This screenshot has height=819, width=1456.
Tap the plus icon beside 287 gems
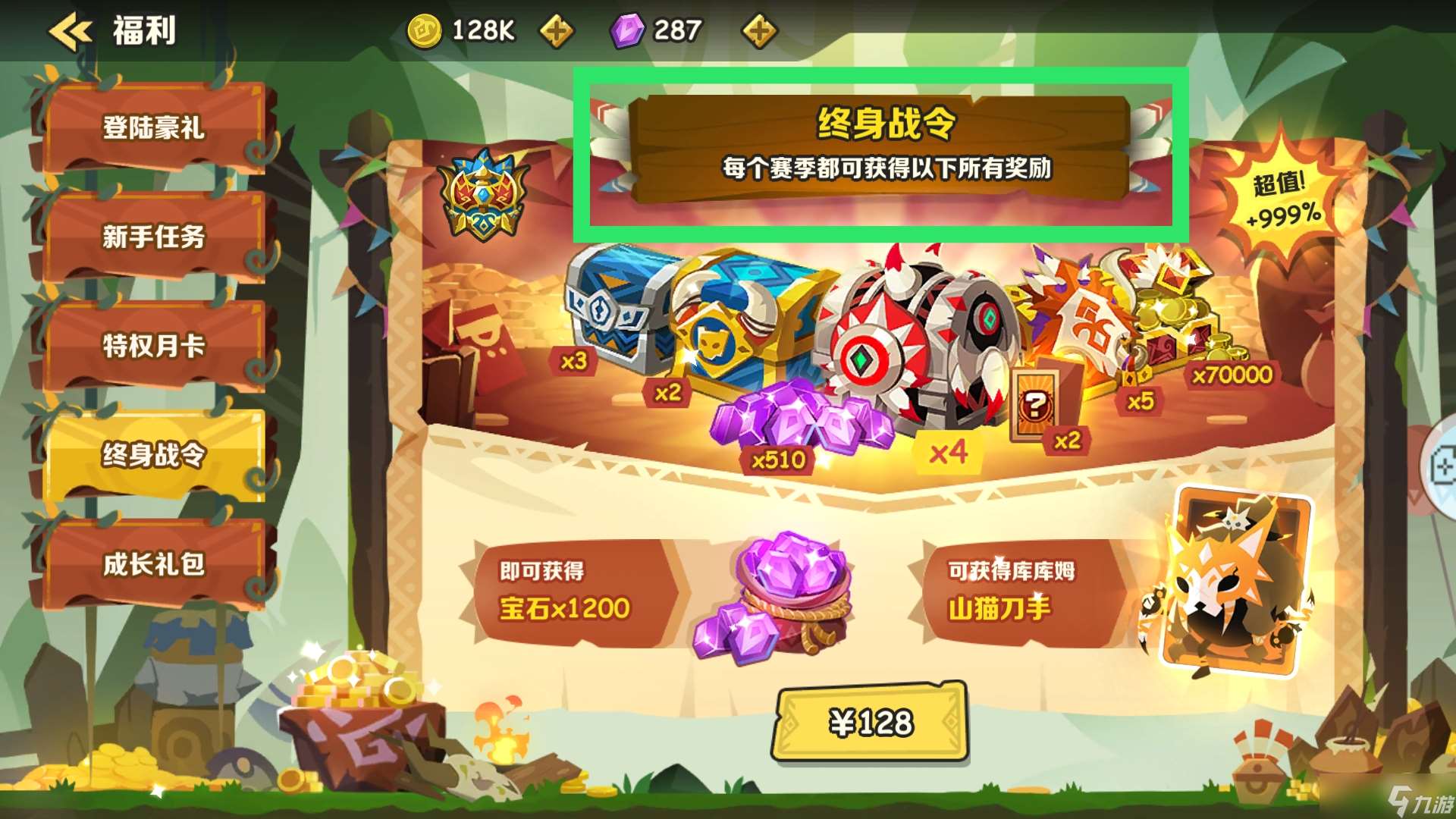[x=760, y=32]
